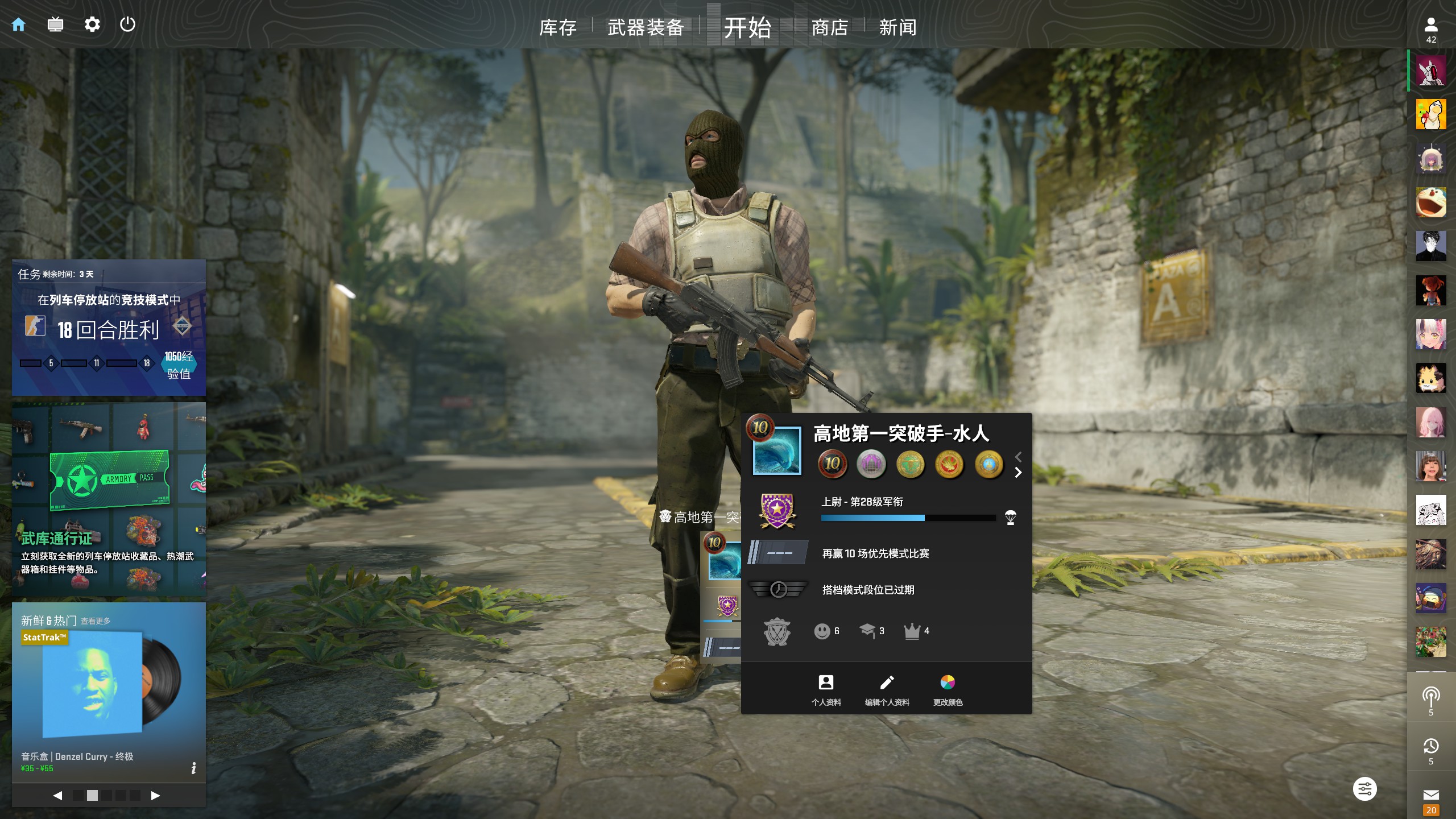Open the 武库通行证 Armory Pass banner
1456x819 pixels.
[x=109, y=498]
